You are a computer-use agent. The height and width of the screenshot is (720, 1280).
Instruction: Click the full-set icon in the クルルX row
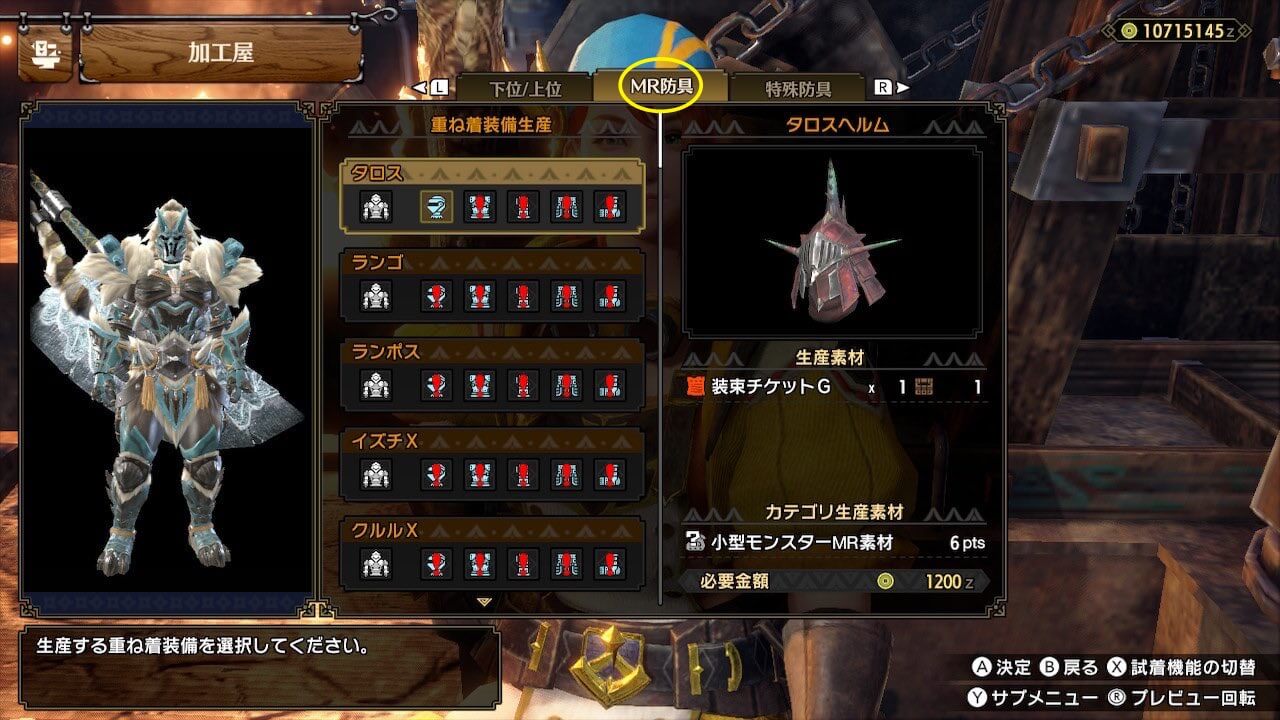pyautogui.click(x=376, y=563)
